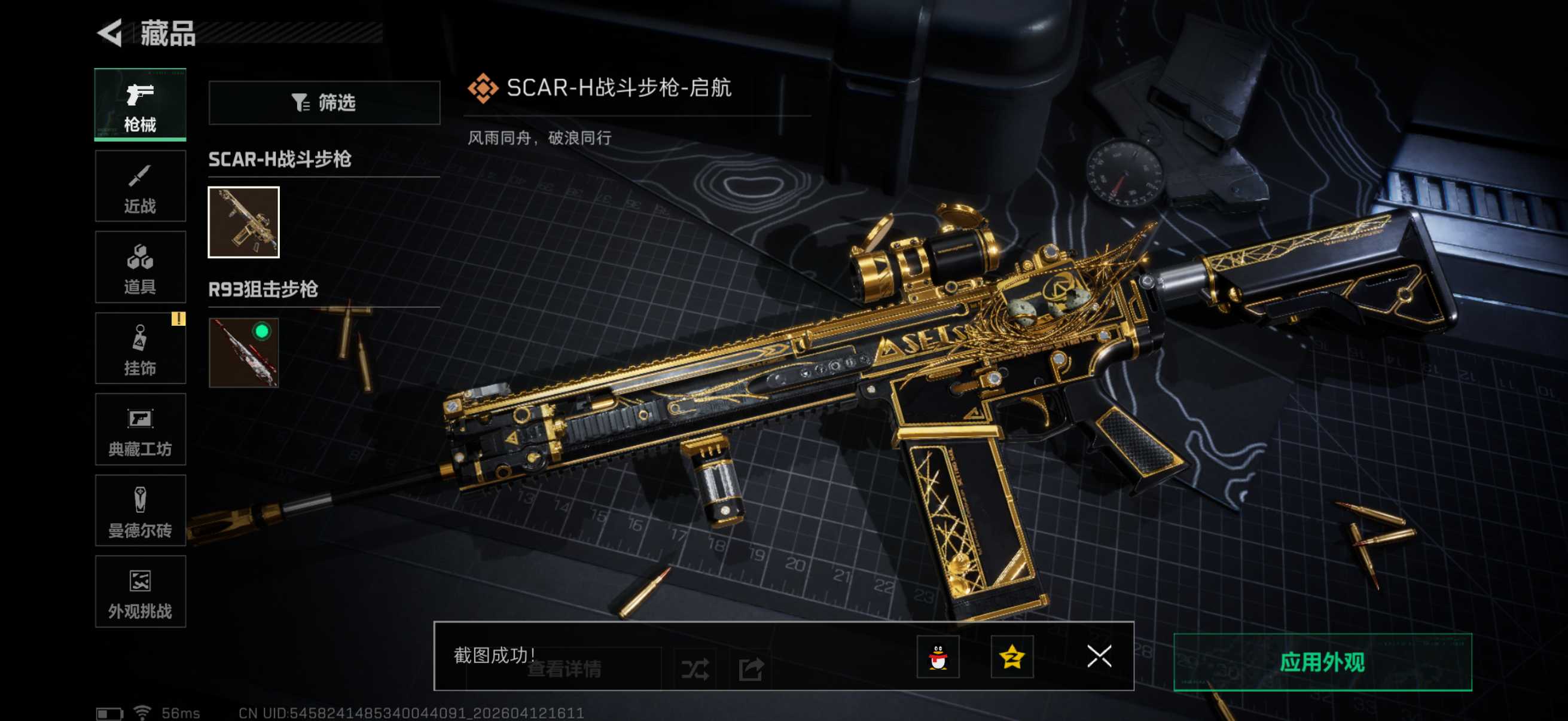Open the 近战 melee tab
The image size is (1568, 721).
pyautogui.click(x=140, y=186)
